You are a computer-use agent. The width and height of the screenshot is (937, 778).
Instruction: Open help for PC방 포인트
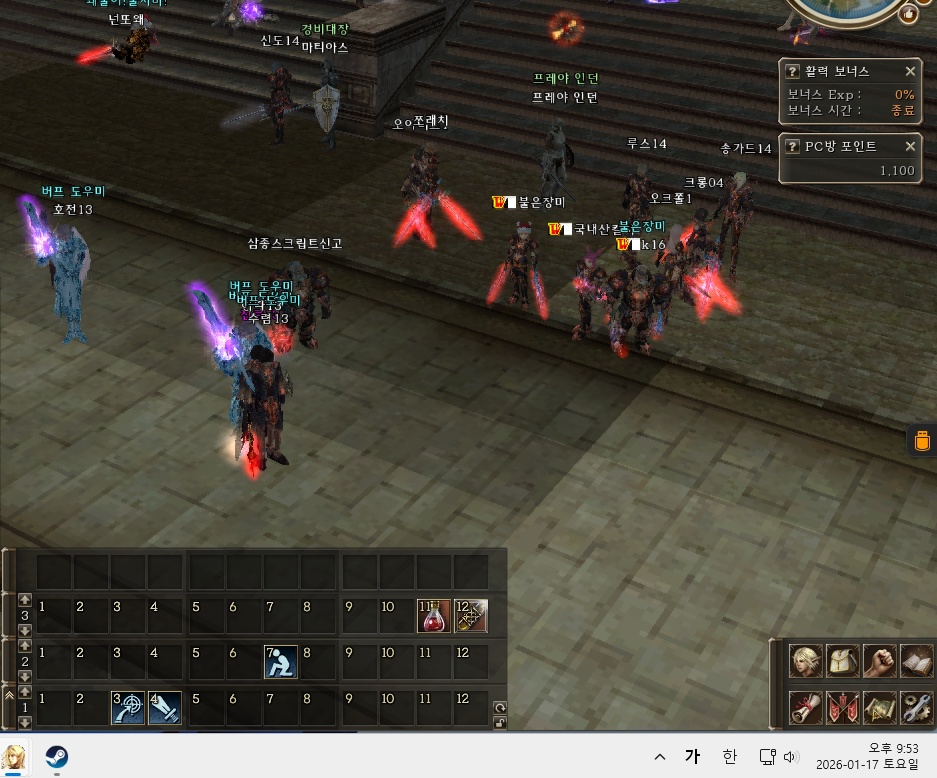[x=792, y=146]
